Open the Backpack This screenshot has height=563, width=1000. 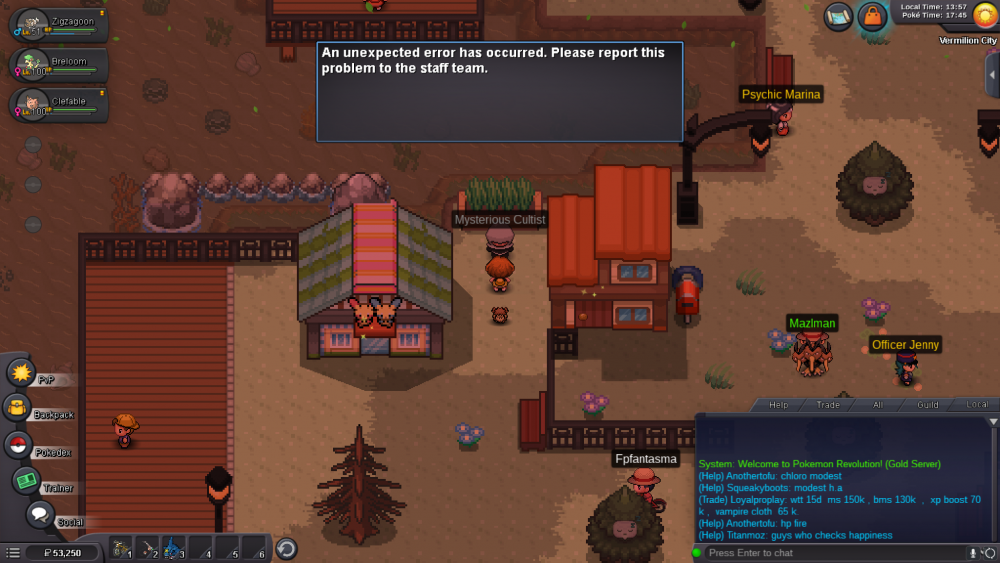pyautogui.click(x=18, y=408)
